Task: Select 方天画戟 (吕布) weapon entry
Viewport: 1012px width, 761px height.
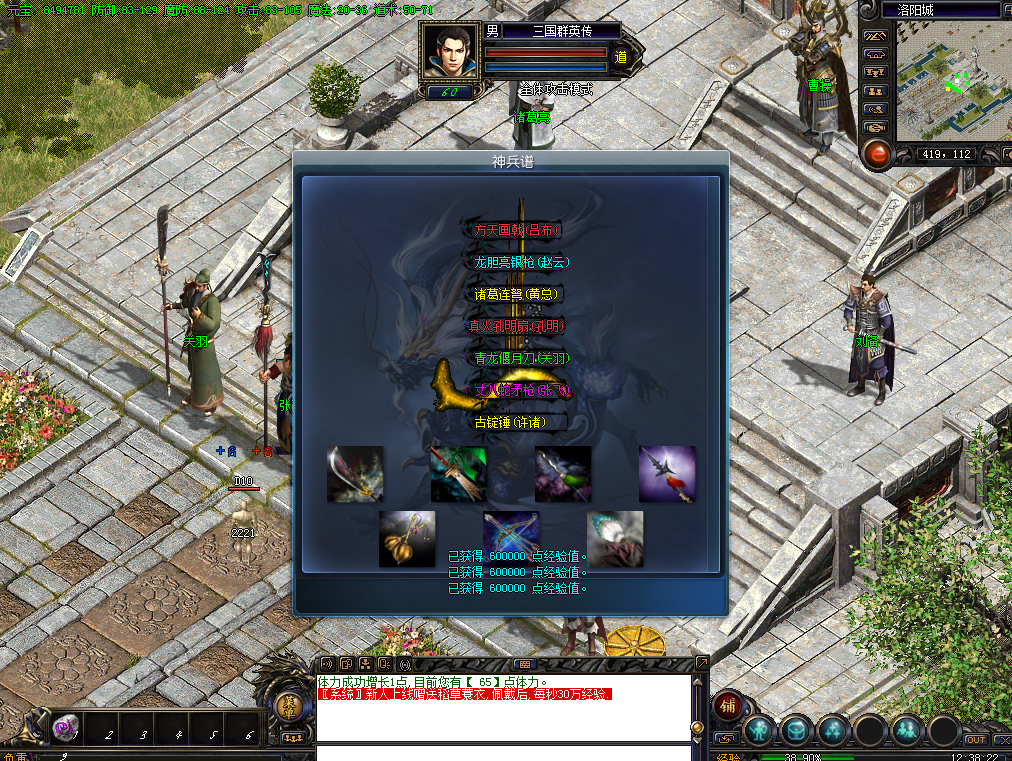Action: [x=517, y=230]
